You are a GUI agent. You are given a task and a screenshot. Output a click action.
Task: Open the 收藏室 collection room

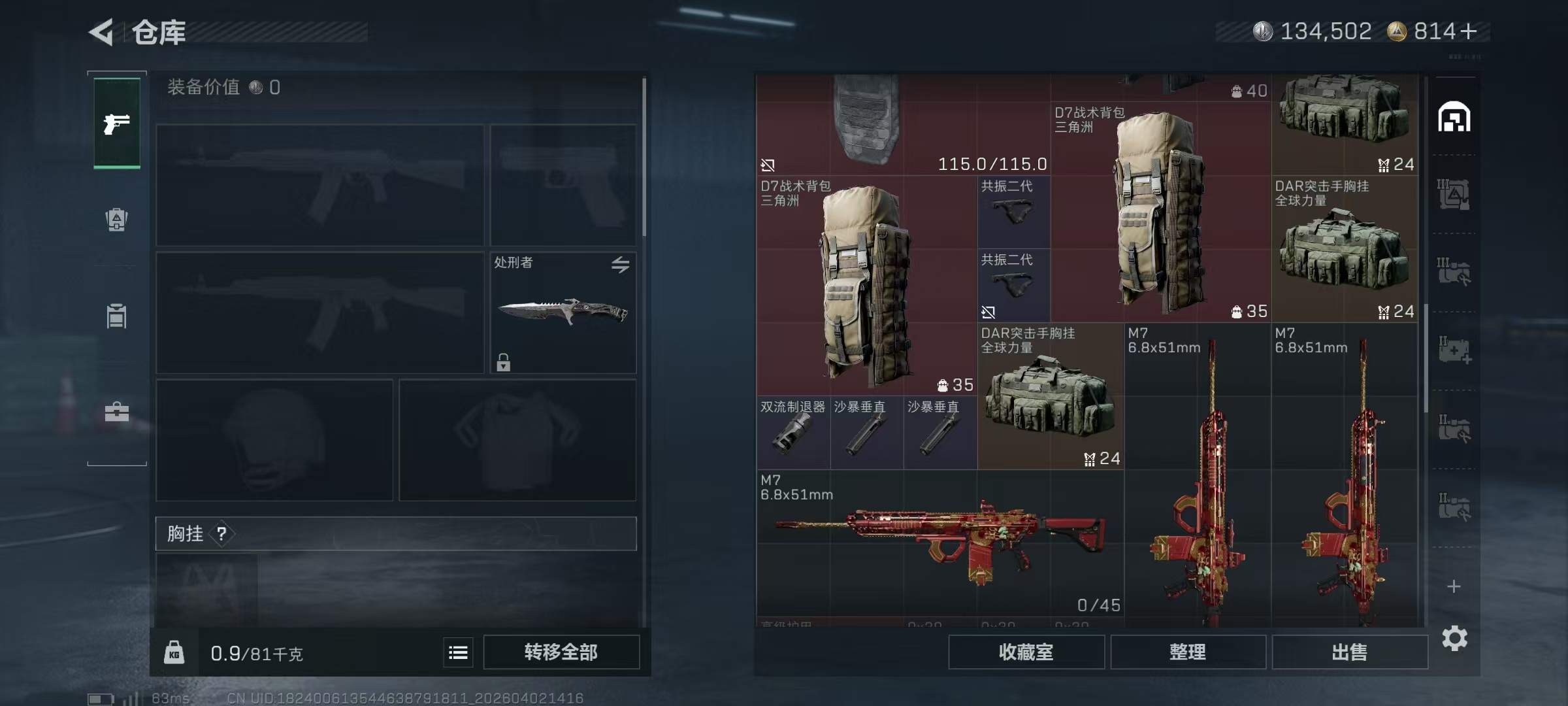[1026, 652]
